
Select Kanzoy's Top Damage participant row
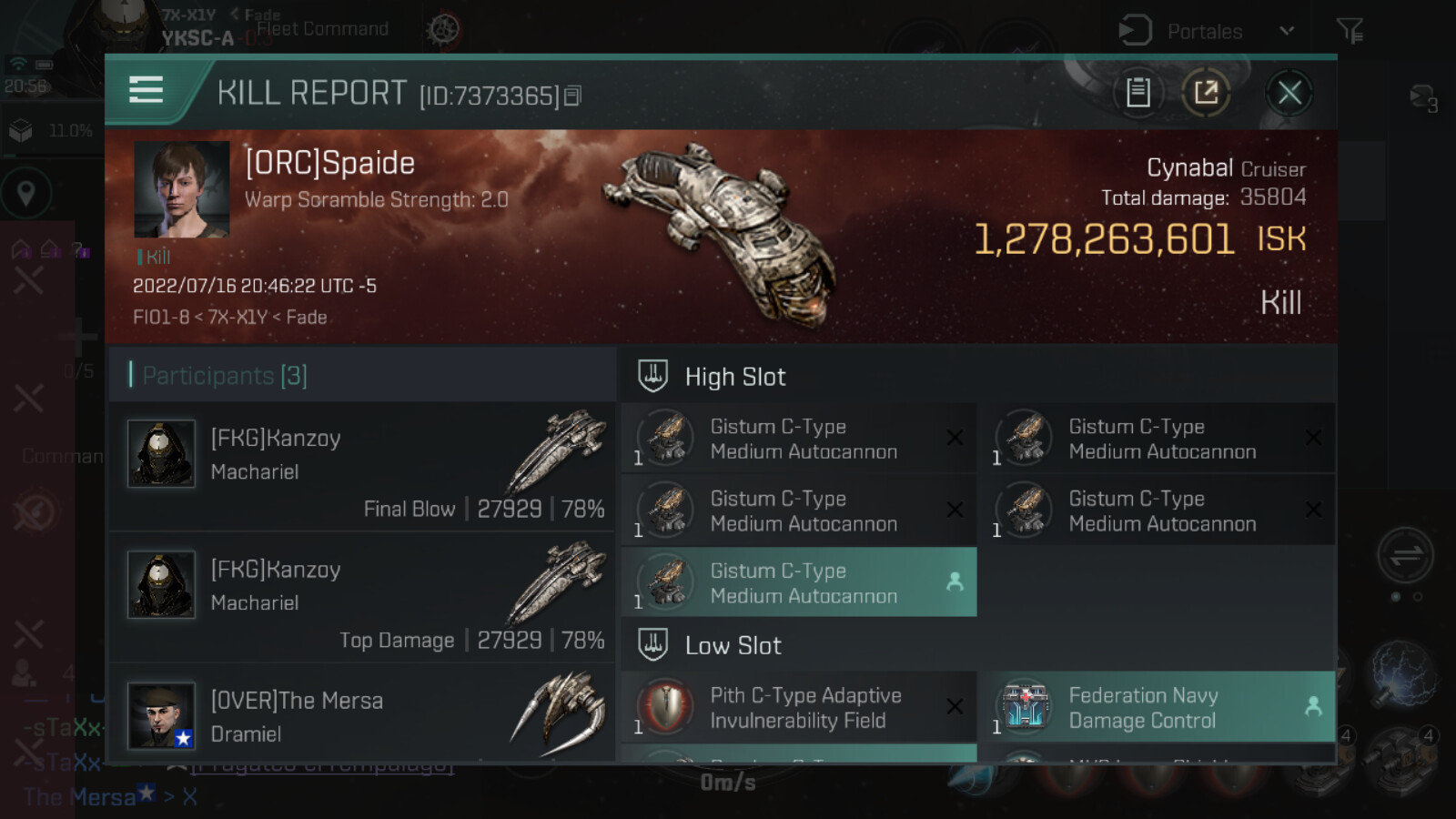coord(362,598)
